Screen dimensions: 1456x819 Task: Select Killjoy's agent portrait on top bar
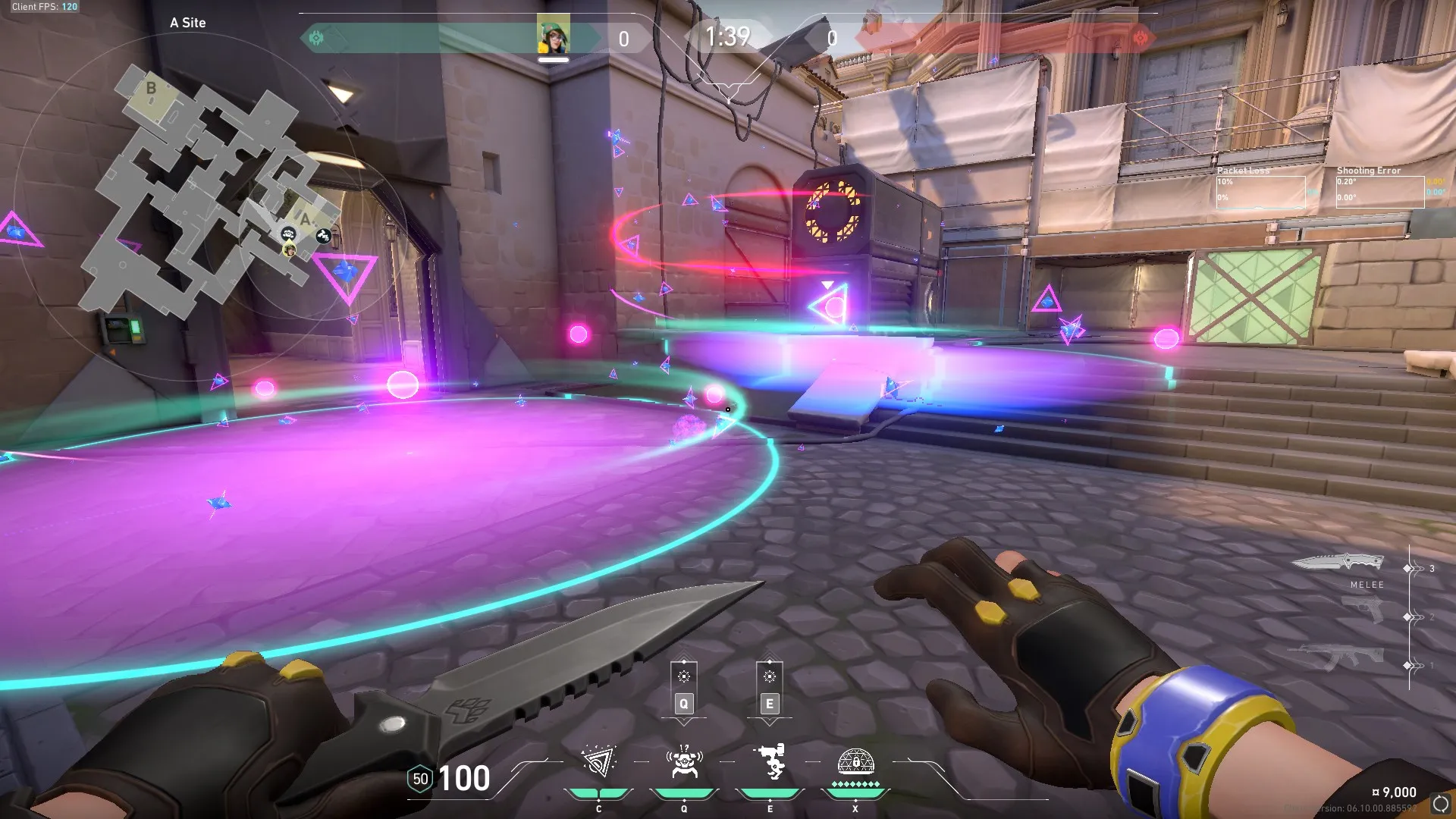554,33
